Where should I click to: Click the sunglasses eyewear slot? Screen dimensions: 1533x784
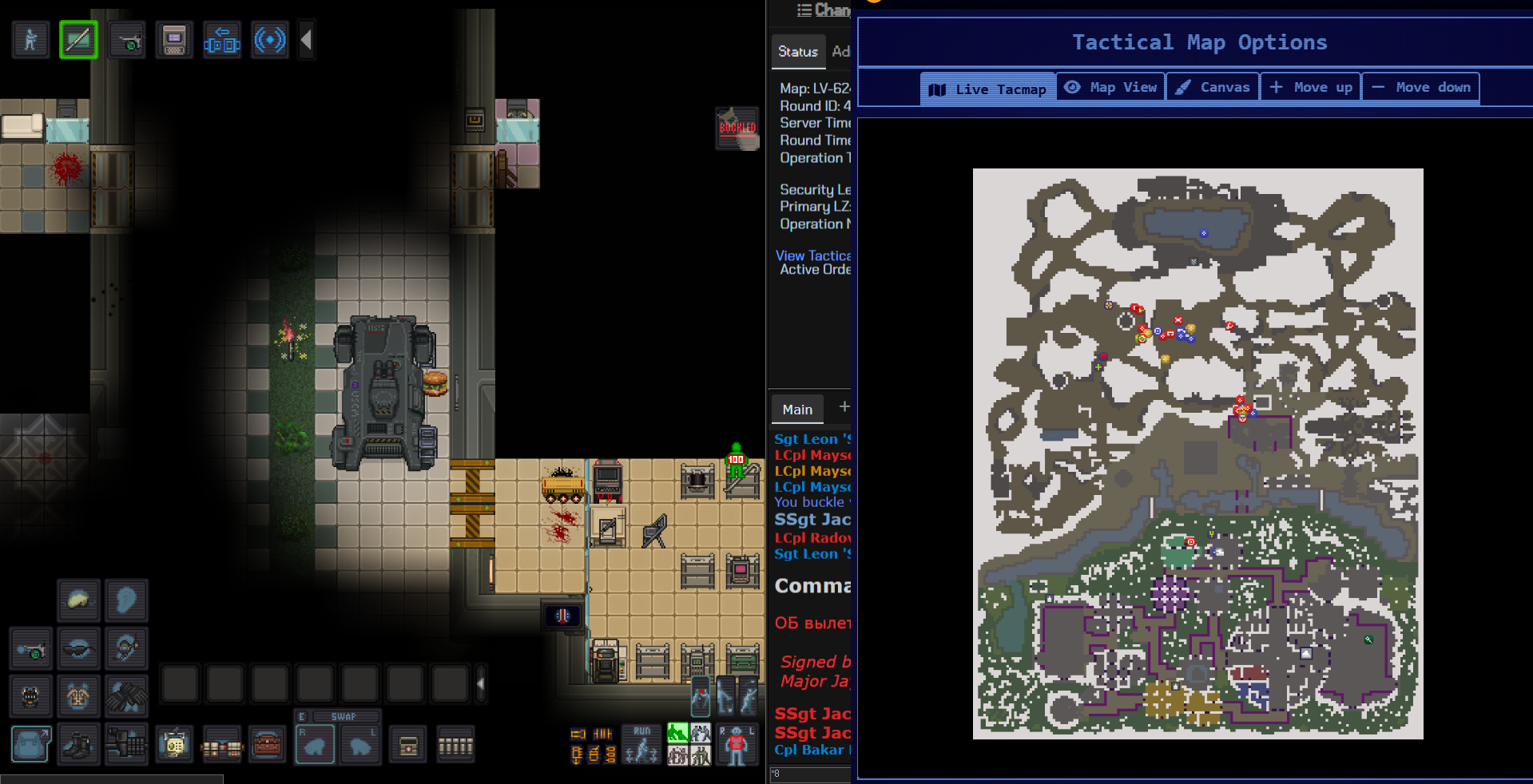pyautogui.click(x=78, y=650)
